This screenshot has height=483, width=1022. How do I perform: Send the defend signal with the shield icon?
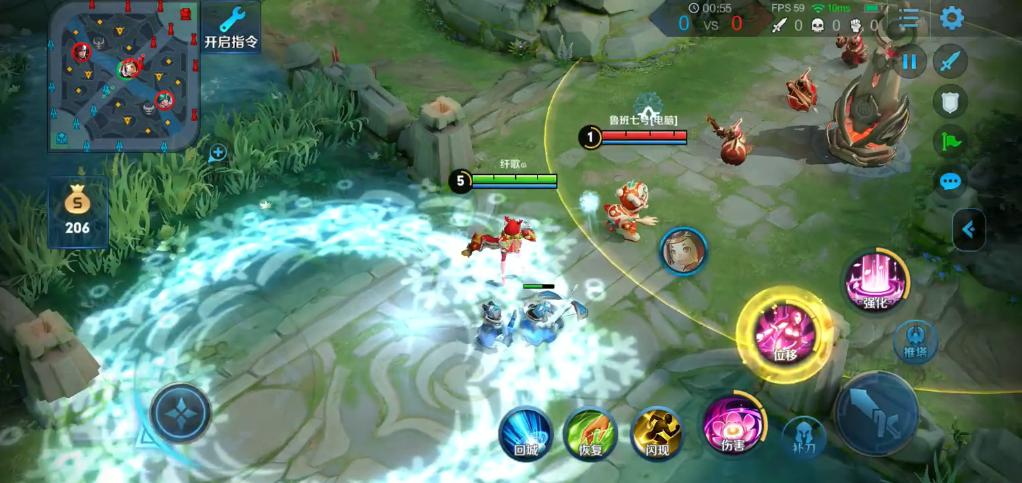950,101
